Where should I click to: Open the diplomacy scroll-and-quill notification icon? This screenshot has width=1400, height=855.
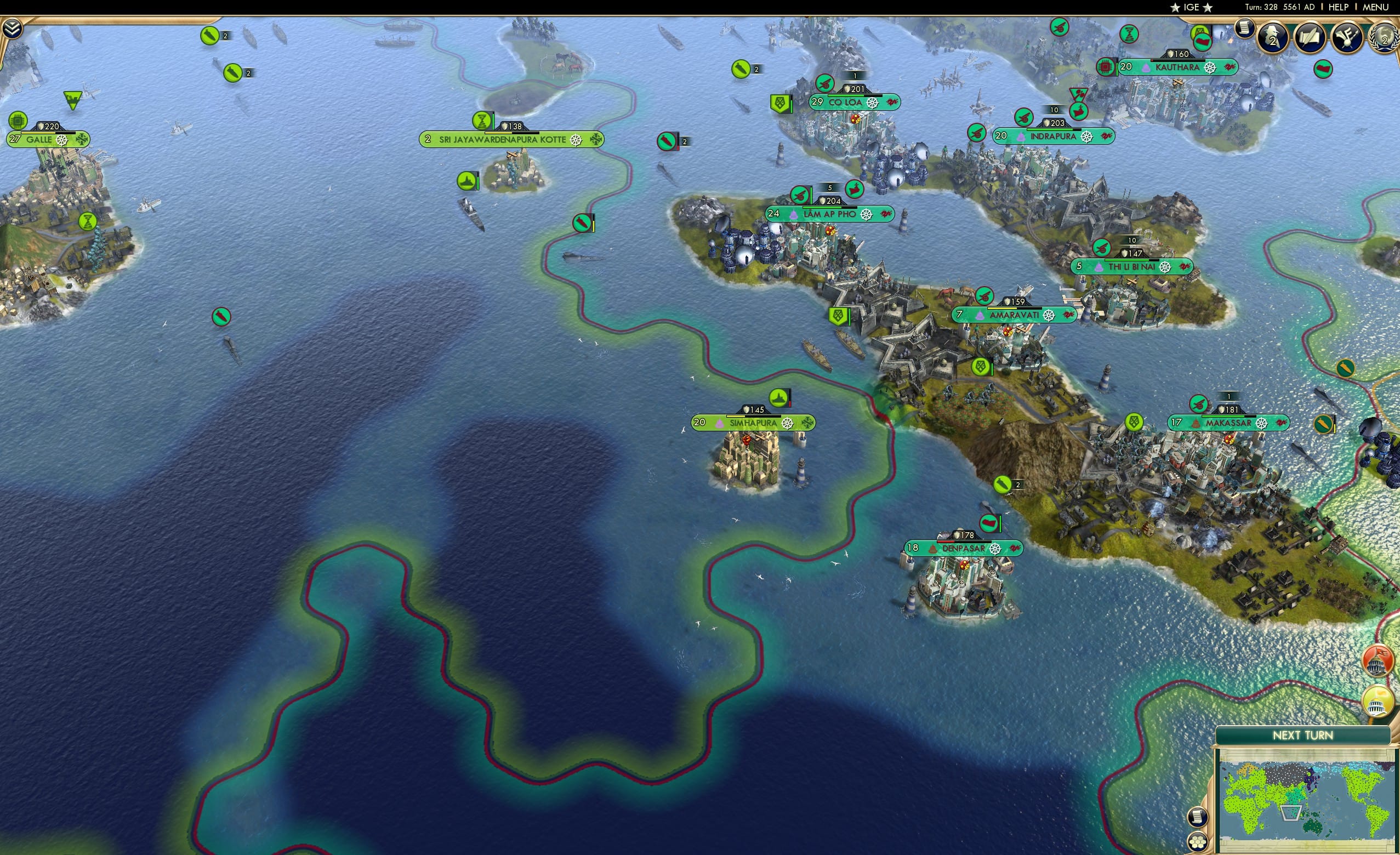(x=1310, y=36)
